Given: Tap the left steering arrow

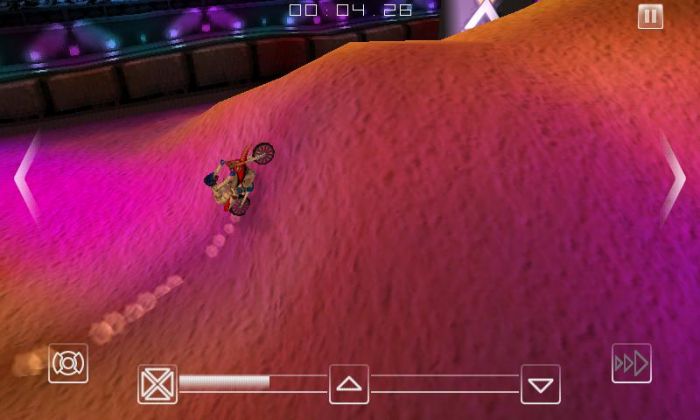Looking at the screenshot, I should [26, 177].
